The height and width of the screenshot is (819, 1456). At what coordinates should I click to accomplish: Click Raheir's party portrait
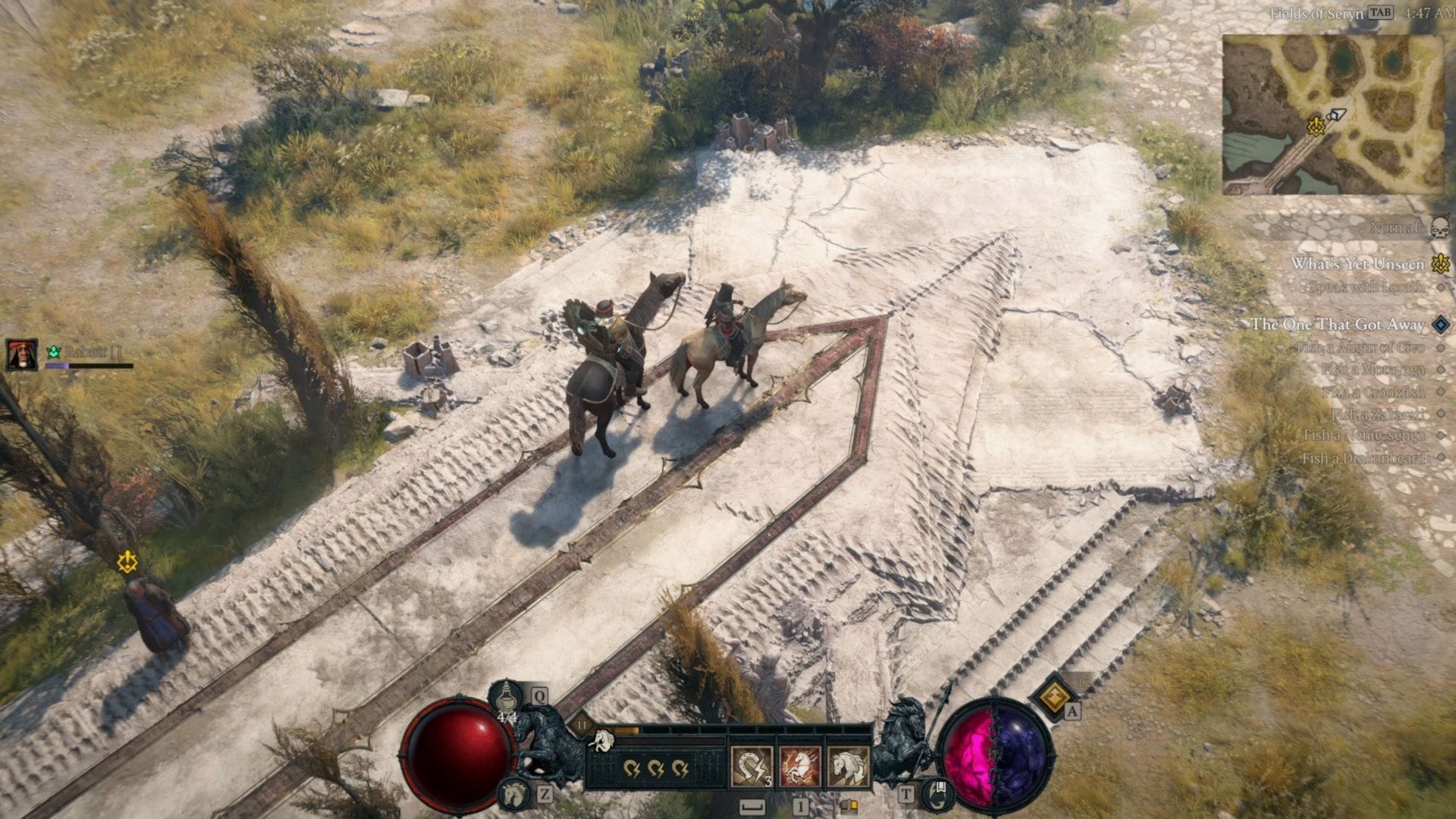(20, 353)
